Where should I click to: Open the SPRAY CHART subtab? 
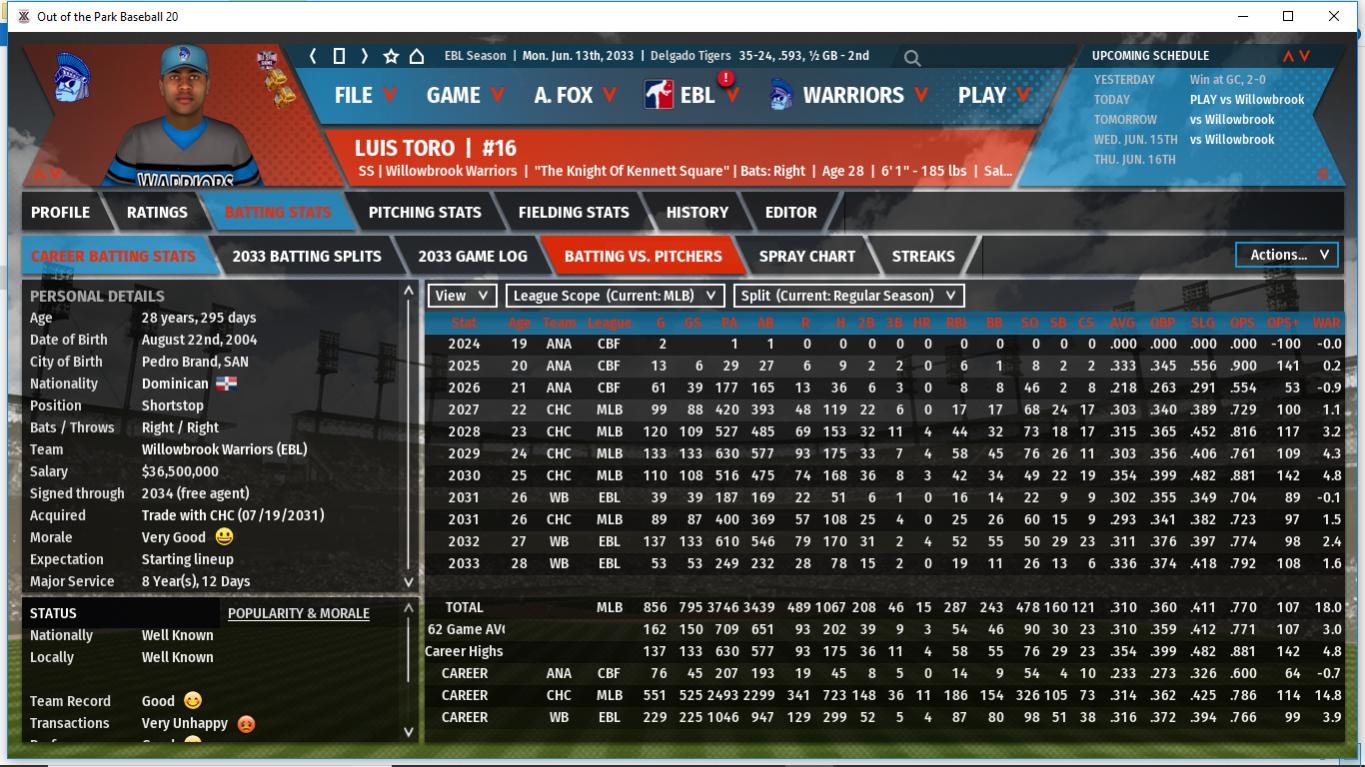click(806, 256)
